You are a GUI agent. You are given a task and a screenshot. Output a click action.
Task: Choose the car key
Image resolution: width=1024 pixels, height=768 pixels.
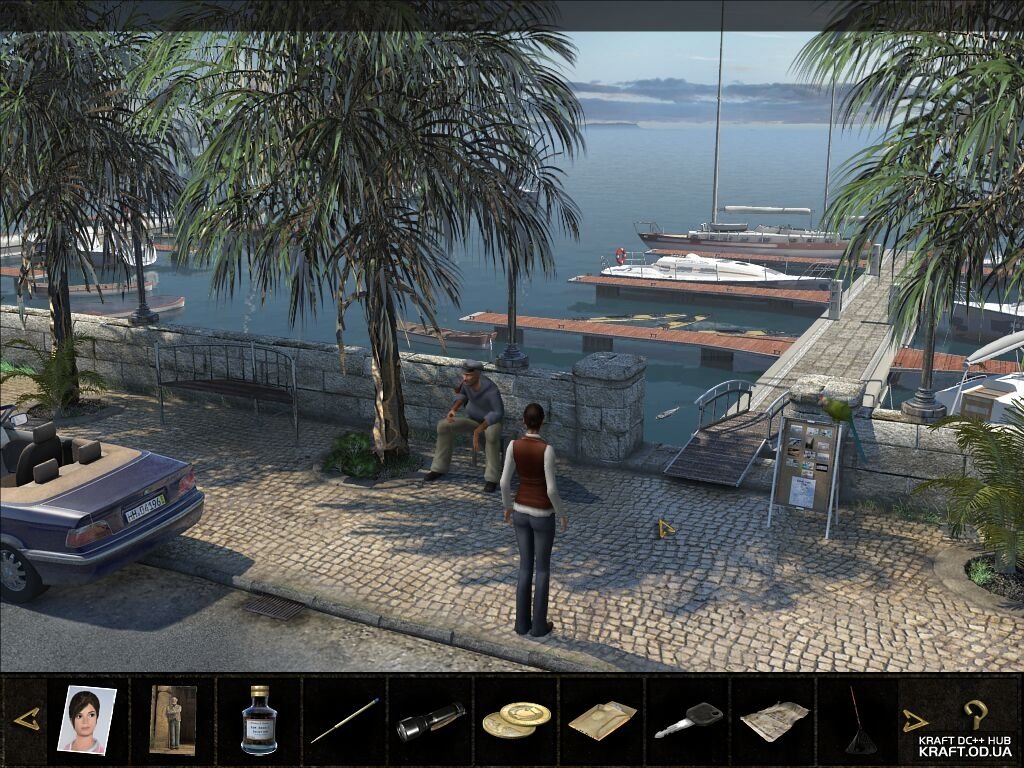click(x=689, y=720)
